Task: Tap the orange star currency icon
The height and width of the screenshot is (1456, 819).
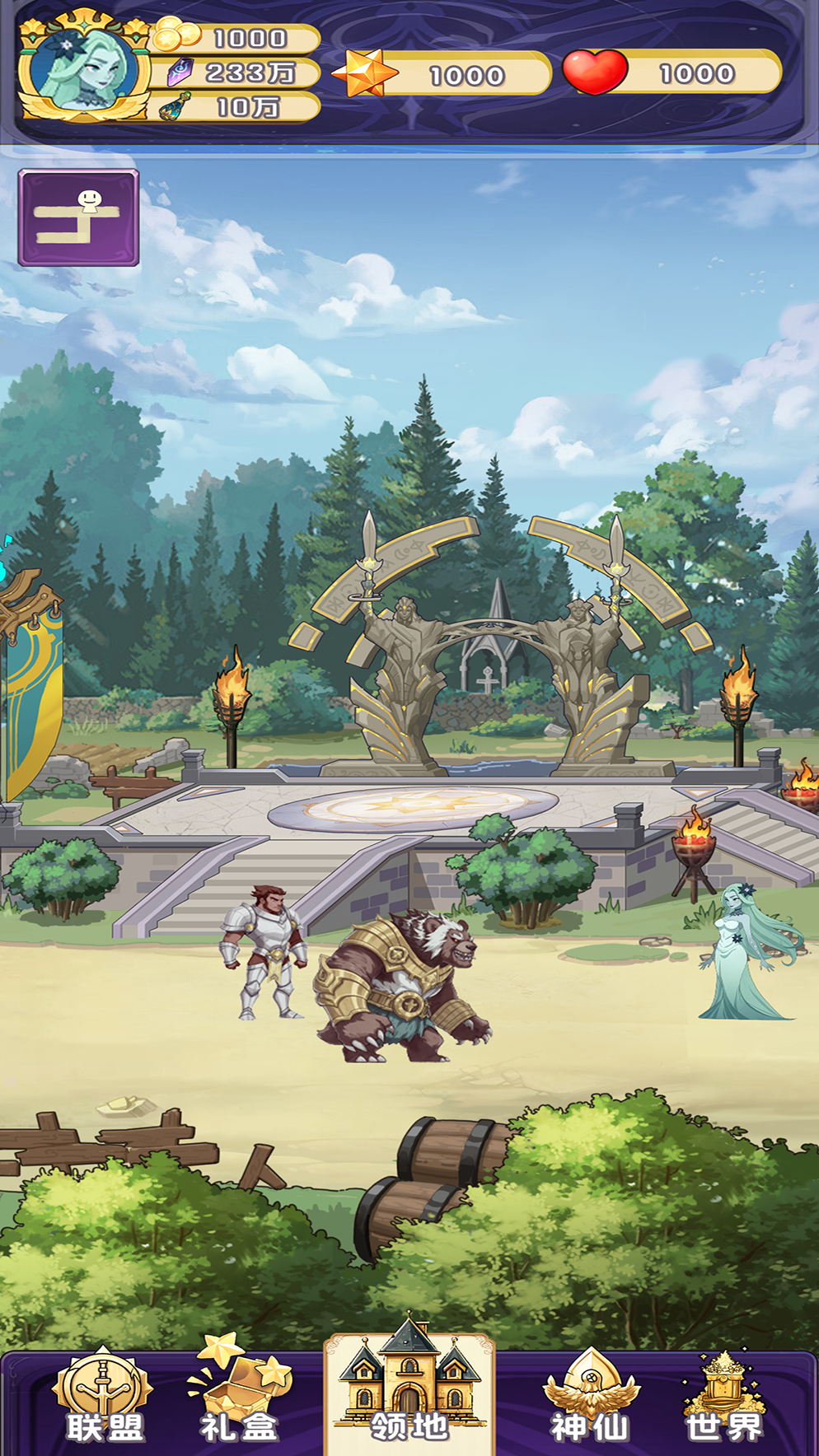Action: (x=364, y=73)
